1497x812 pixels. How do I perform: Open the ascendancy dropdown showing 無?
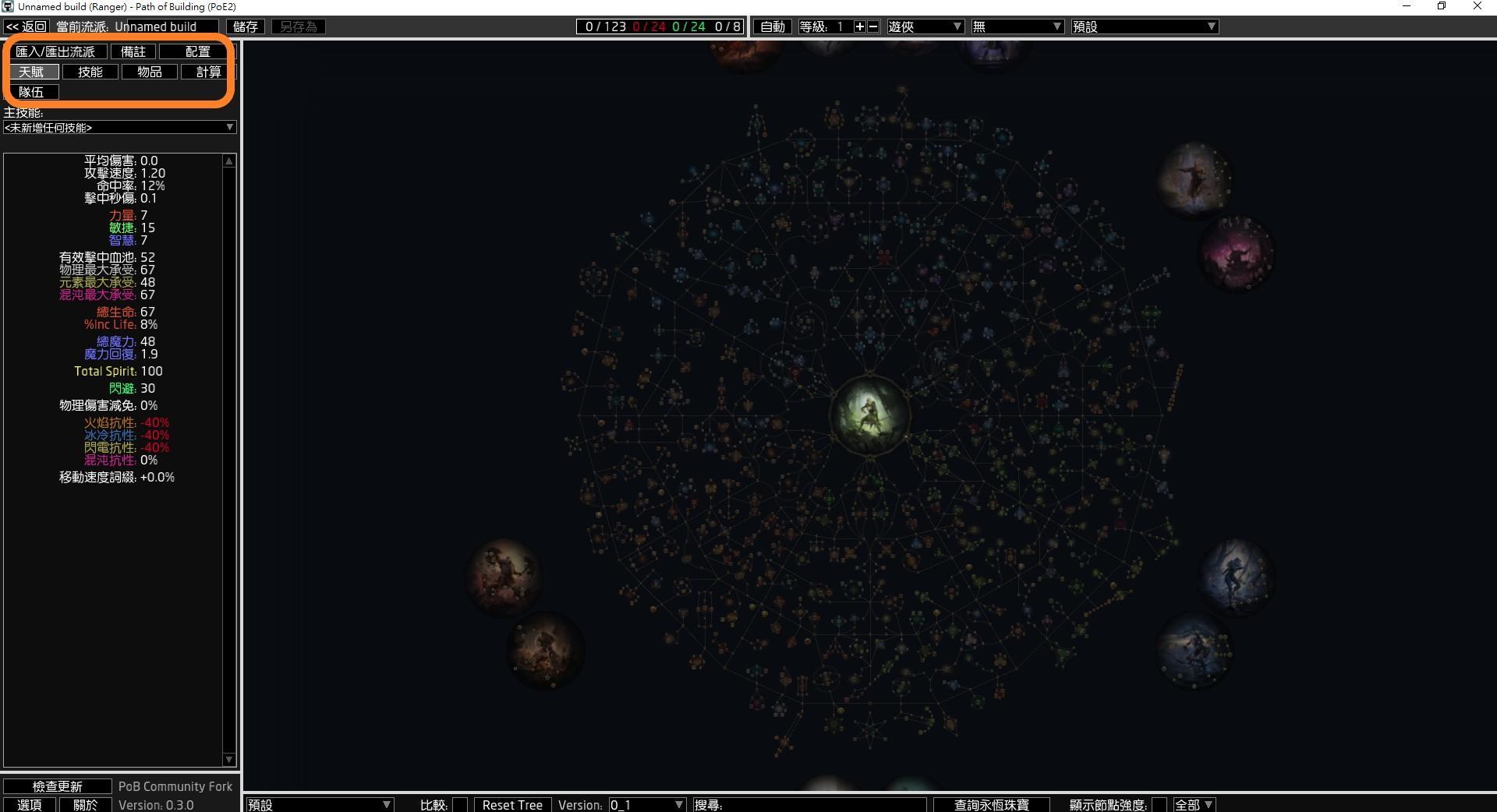coord(1017,26)
